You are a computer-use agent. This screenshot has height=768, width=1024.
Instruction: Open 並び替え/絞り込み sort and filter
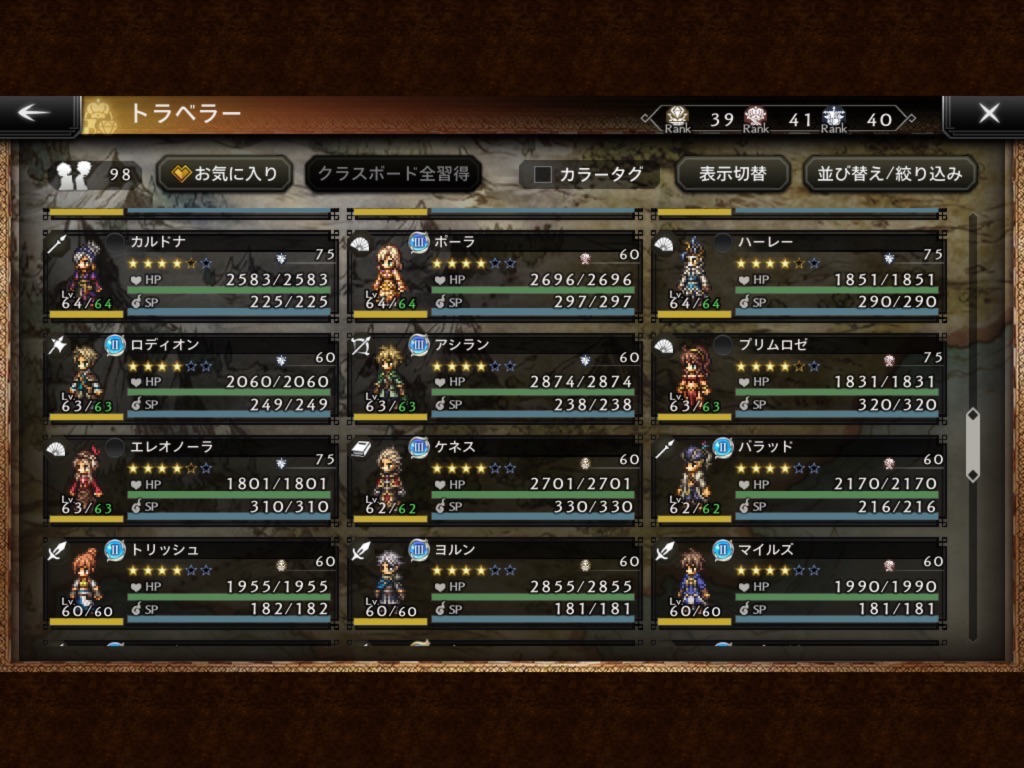[890, 174]
